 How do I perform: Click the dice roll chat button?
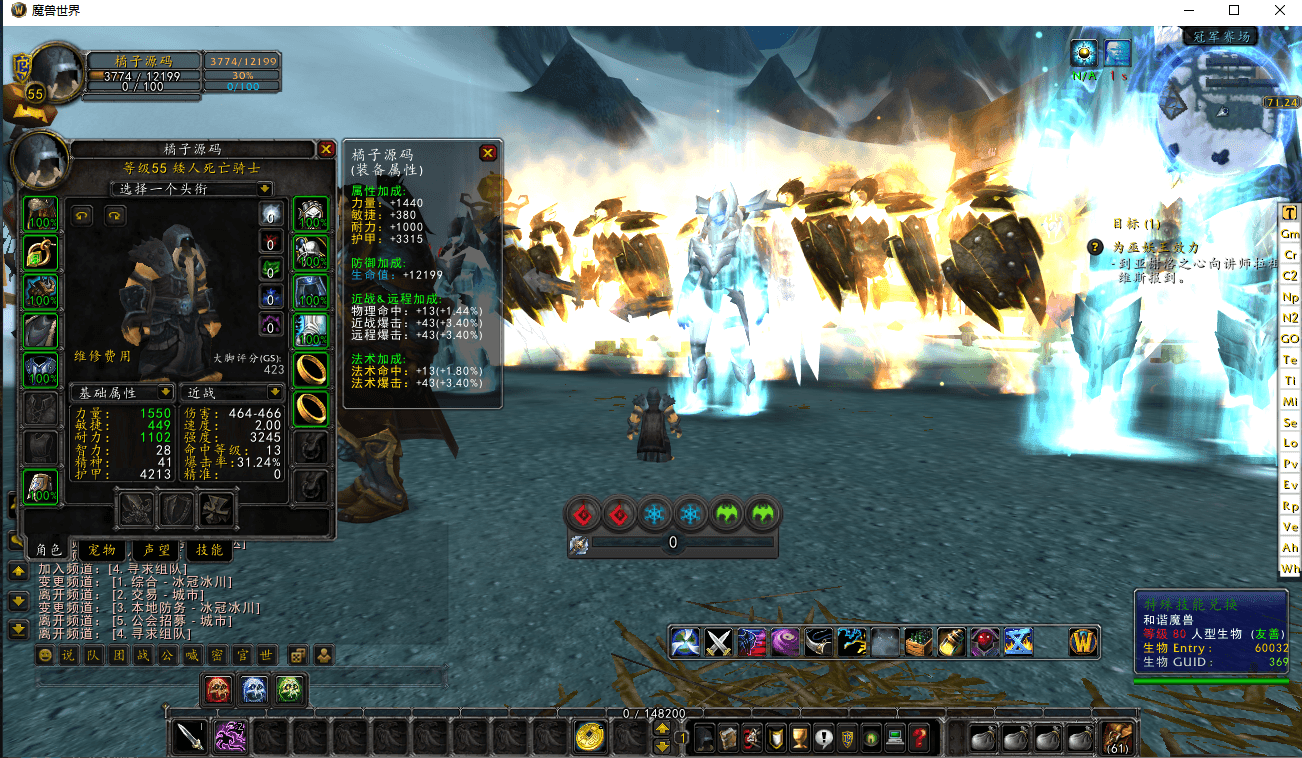pos(297,655)
